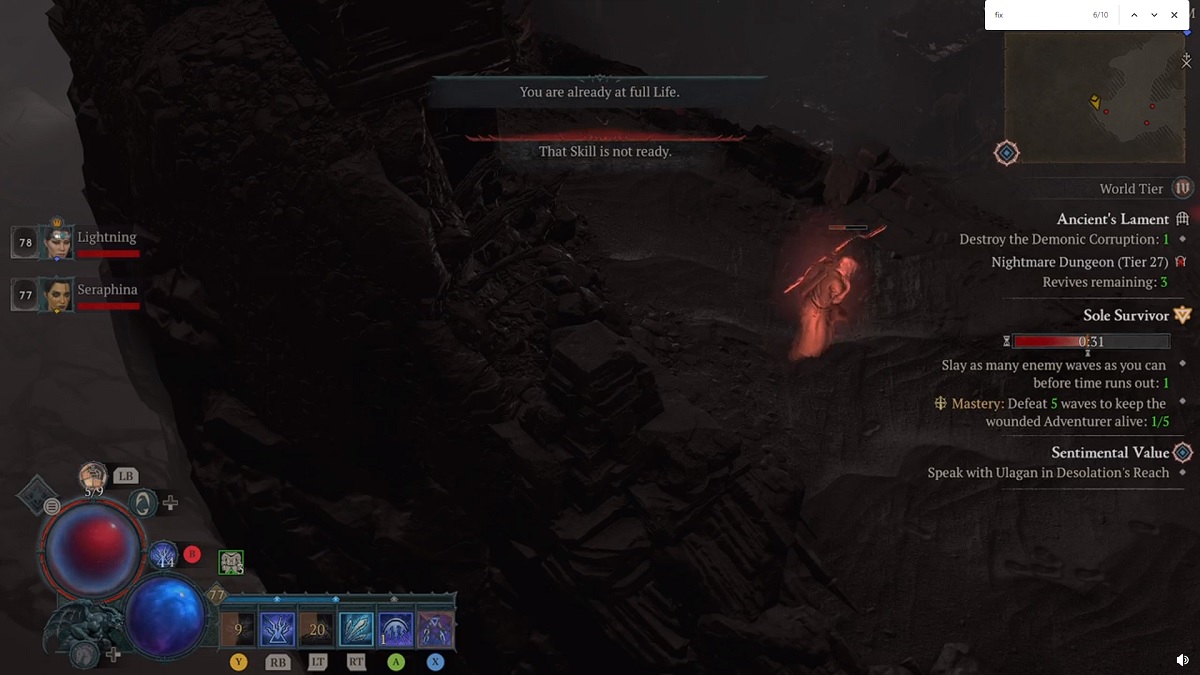The width and height of the screenshot is (1200, 675).
Task: Activate the purple skill in the last slot
Action: click(435, 629)
